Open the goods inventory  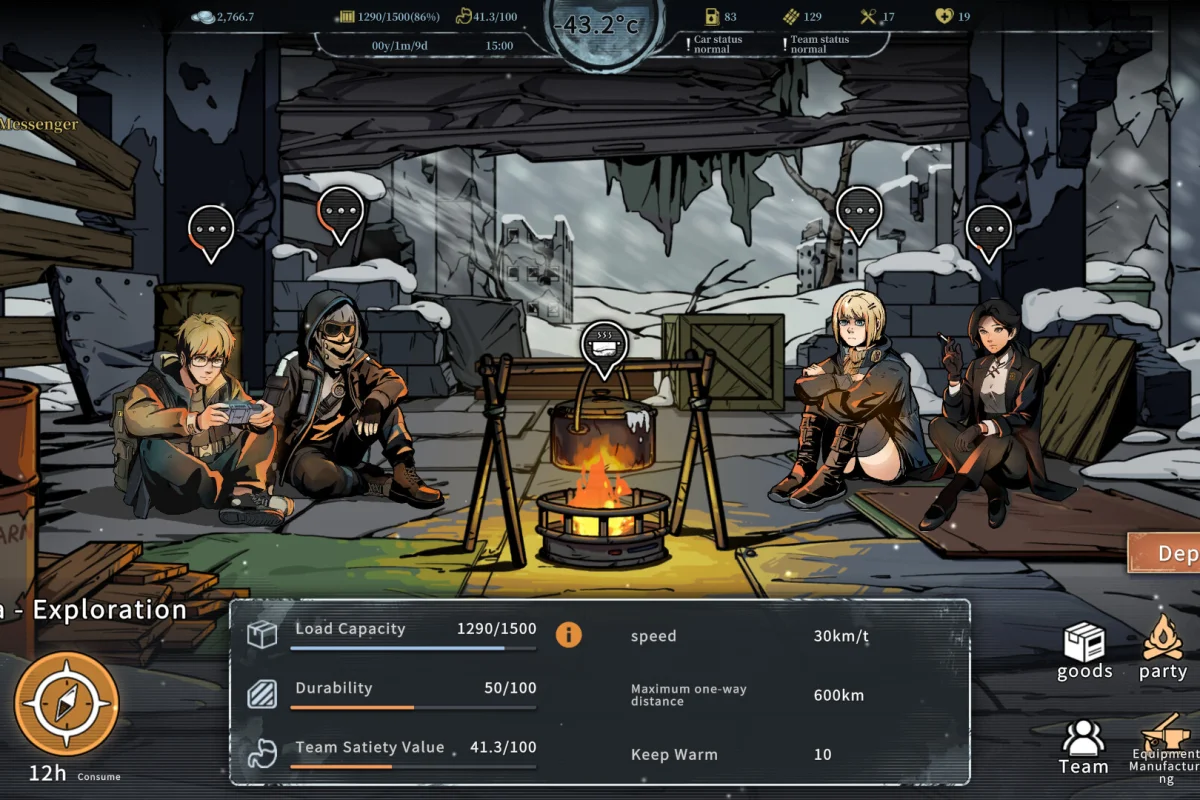point(1084,651)
